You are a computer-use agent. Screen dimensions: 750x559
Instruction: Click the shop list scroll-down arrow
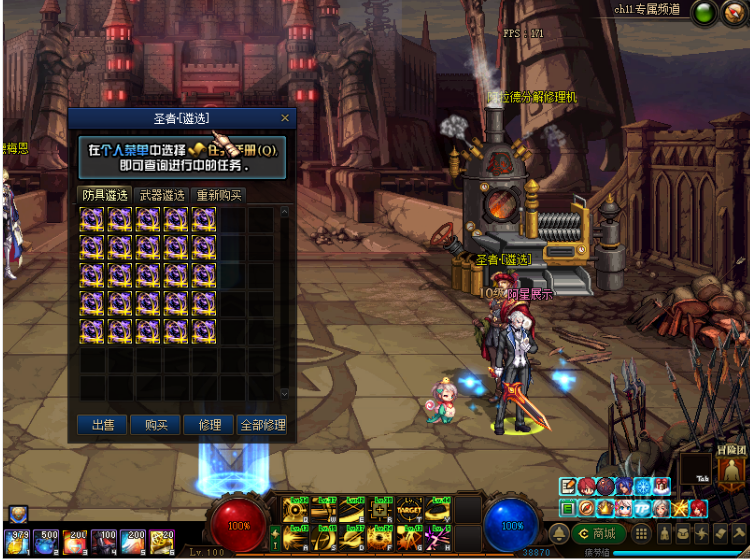coord(284,394)
